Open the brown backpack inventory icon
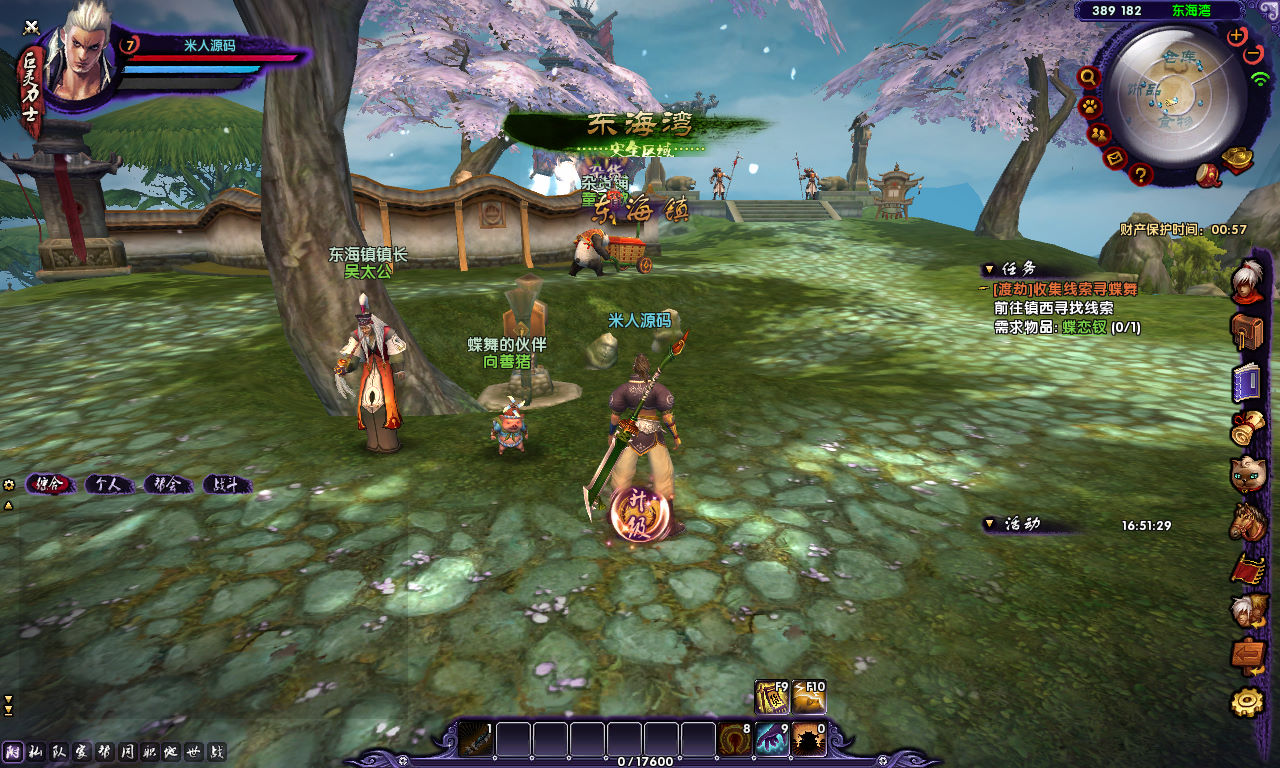This screenshot has width=1280, height=768. [1247, 331]
